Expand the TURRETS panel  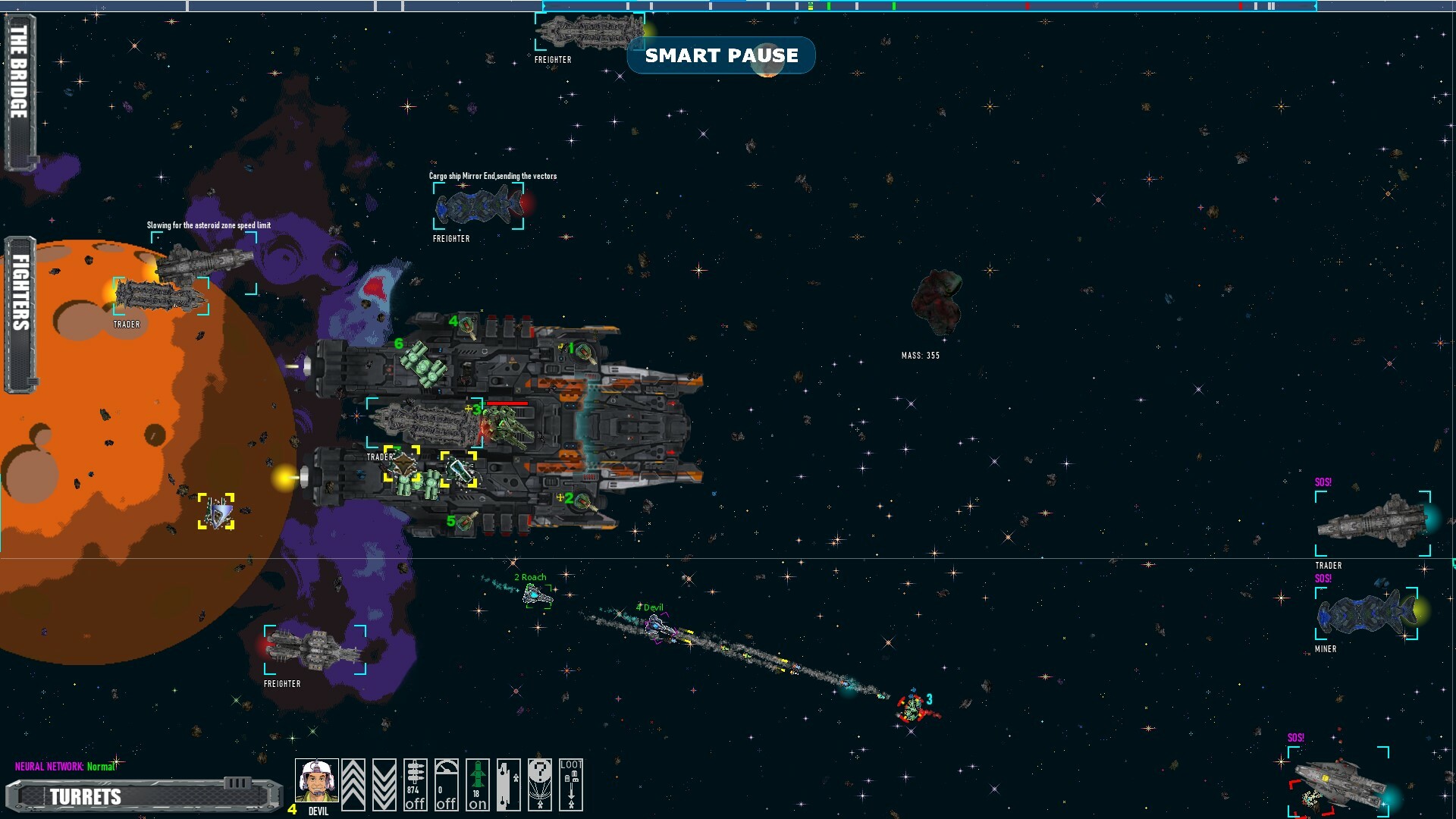tap(86, 797)
